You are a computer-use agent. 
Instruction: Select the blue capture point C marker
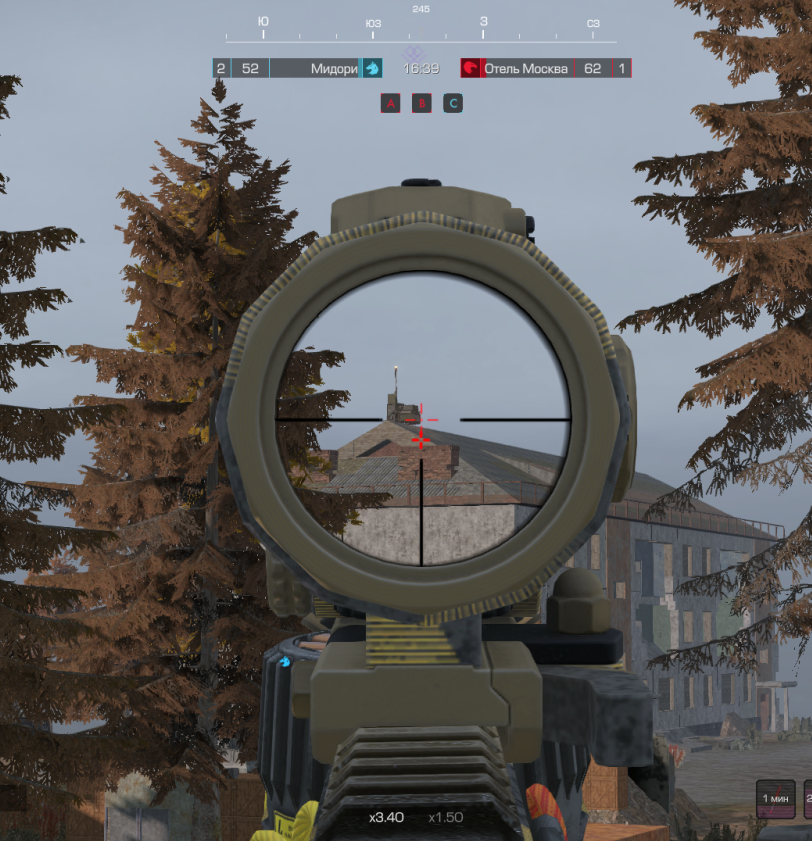(453, 103)
